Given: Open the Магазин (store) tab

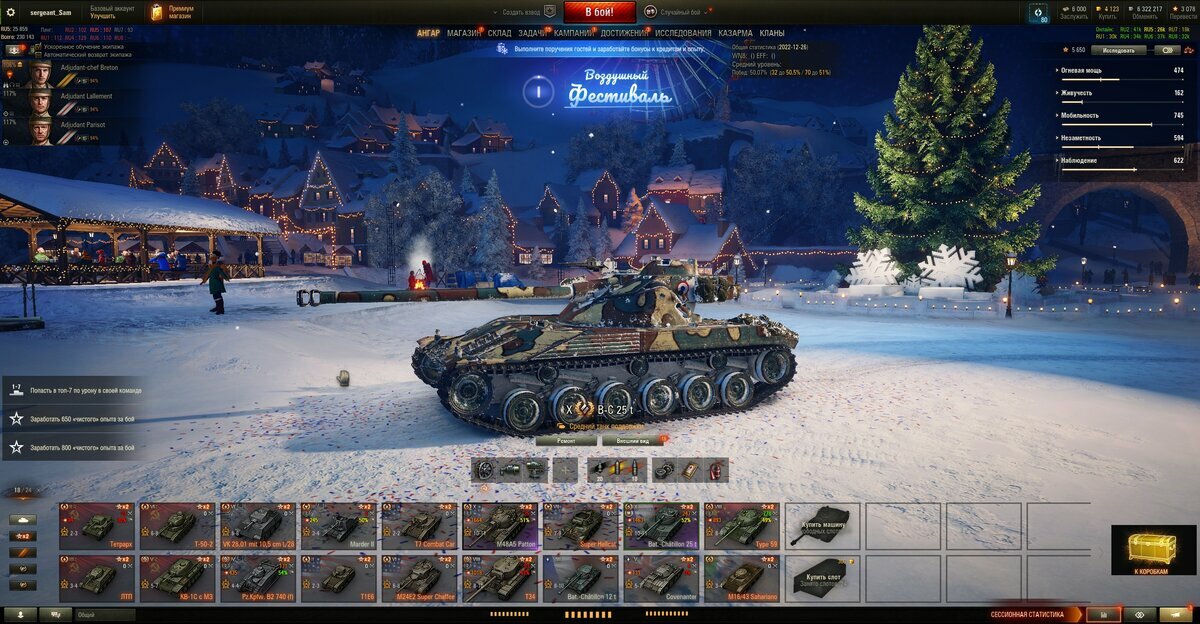Looking at the screenshot, I should pos(463,33).
